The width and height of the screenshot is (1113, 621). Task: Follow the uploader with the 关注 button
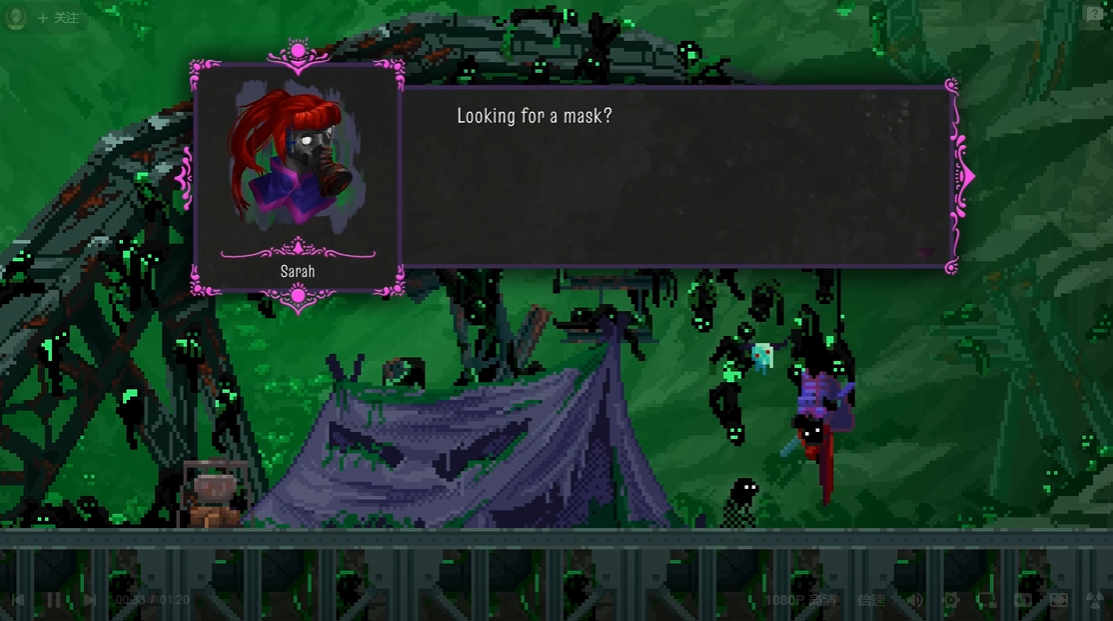58,18
